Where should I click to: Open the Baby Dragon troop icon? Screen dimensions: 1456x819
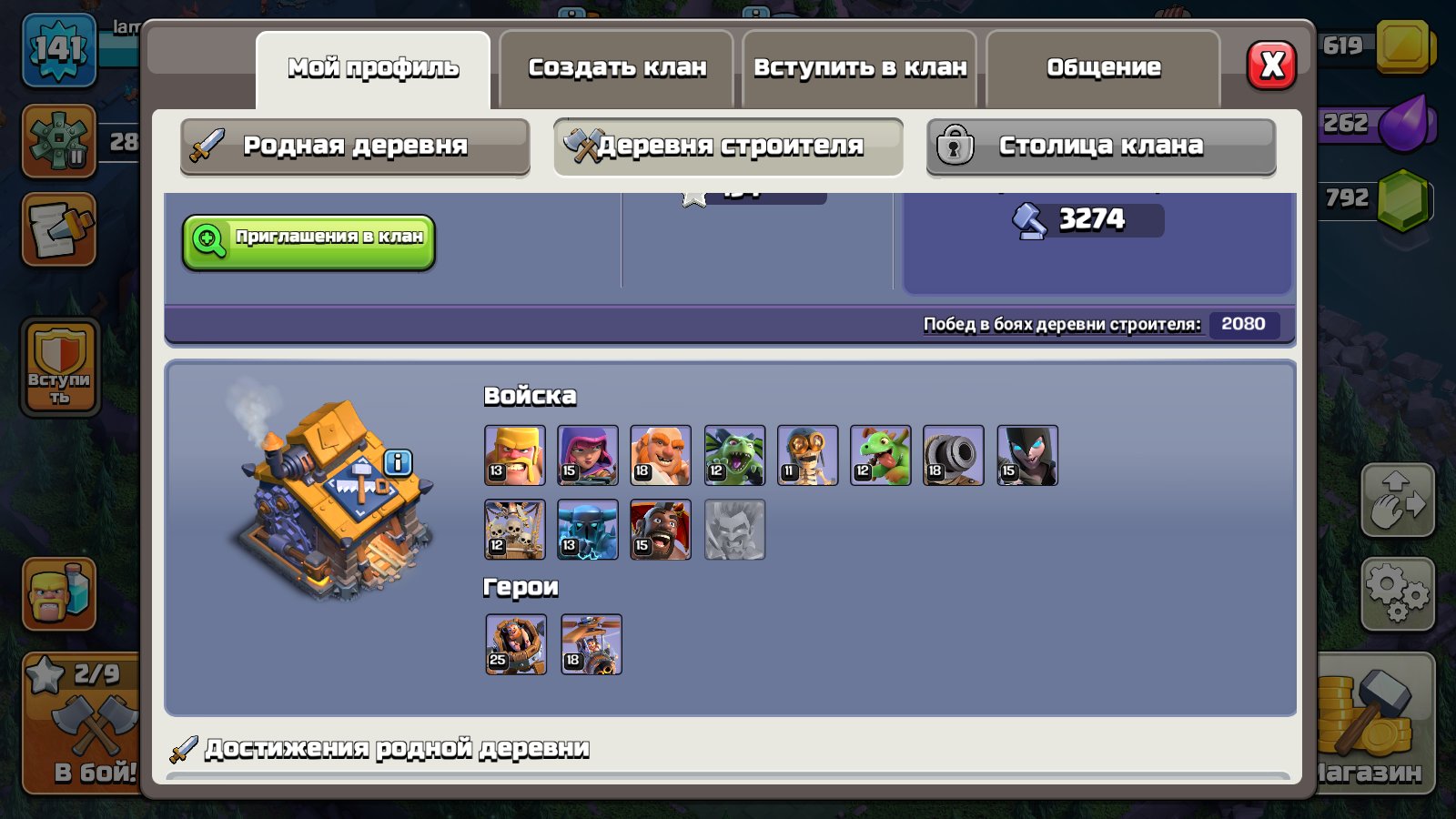(x=880, y=455)
